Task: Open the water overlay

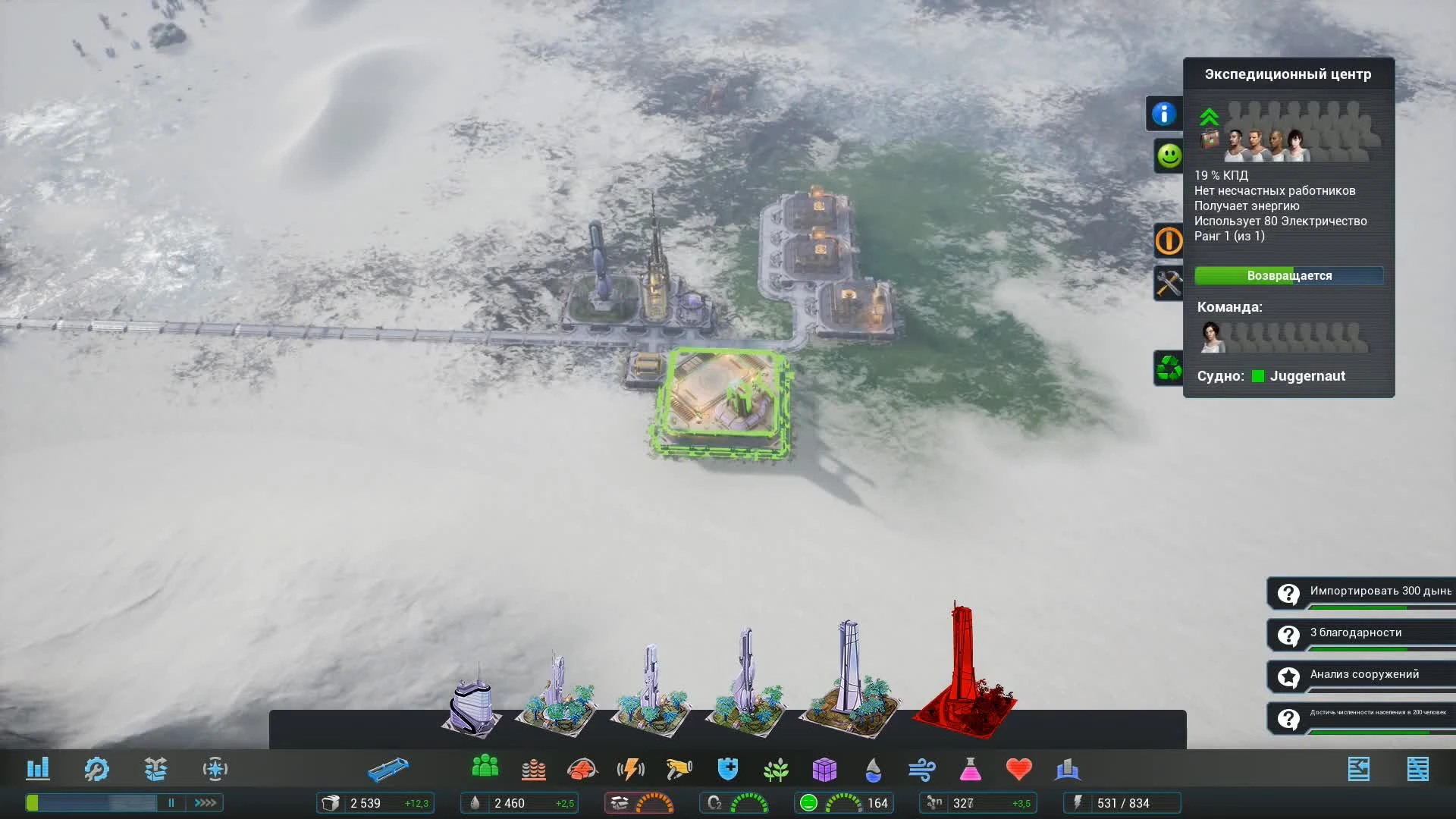Action: (x=874, y=769)
